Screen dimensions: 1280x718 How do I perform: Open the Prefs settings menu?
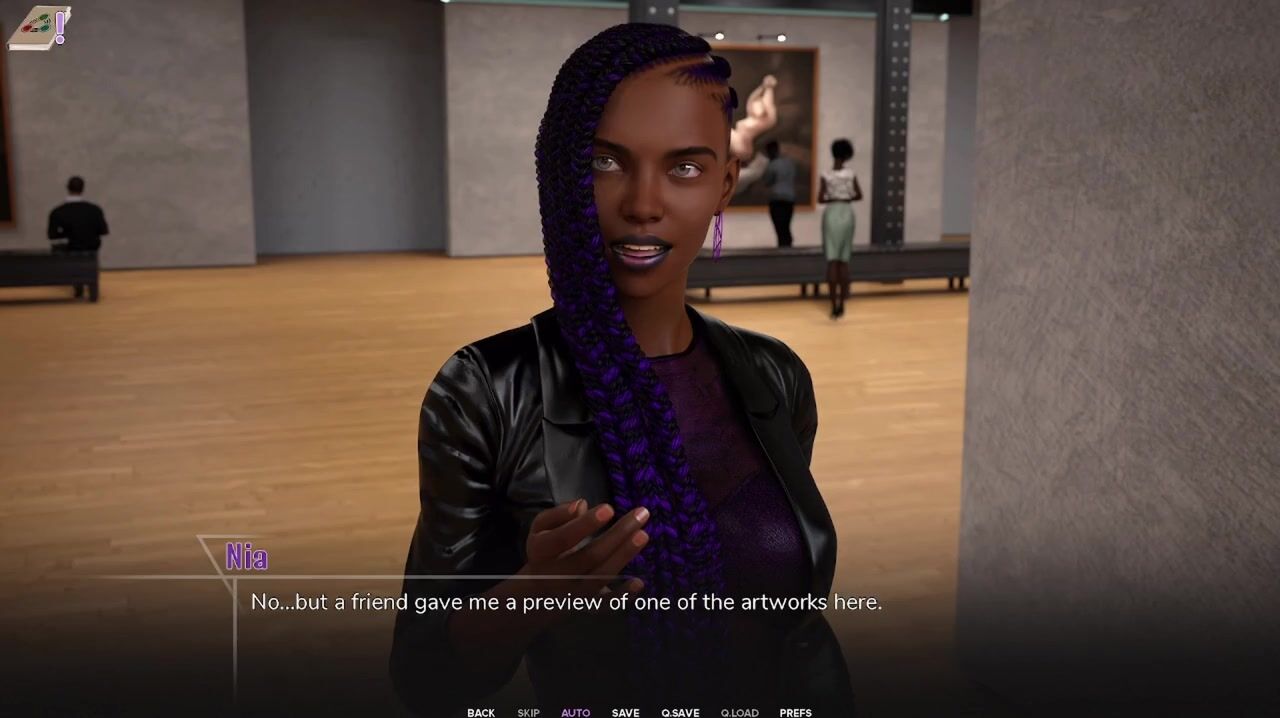click(795, 712)
